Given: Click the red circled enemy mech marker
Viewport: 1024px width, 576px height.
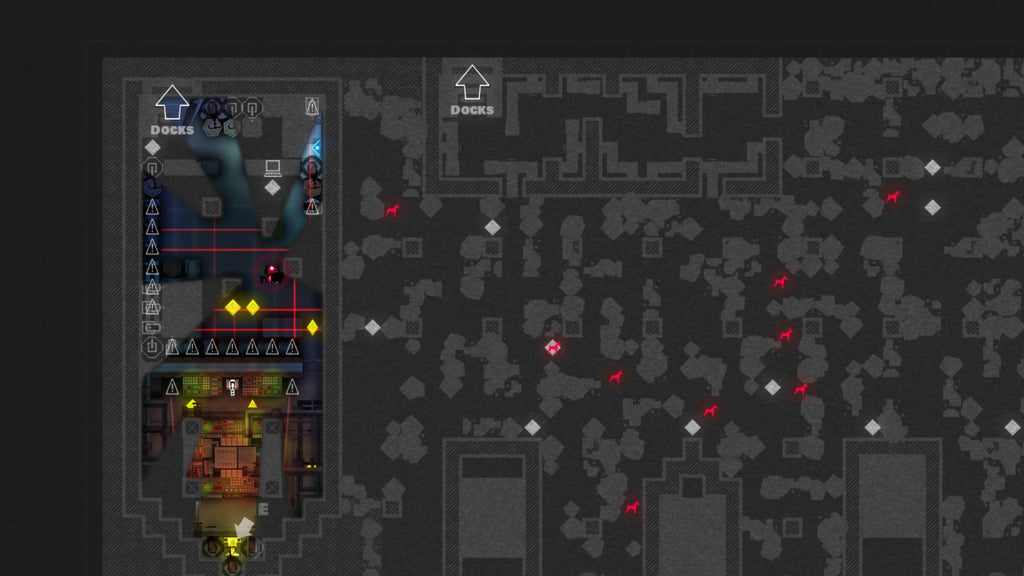Looking at the screenshot, I should point(271,271).
